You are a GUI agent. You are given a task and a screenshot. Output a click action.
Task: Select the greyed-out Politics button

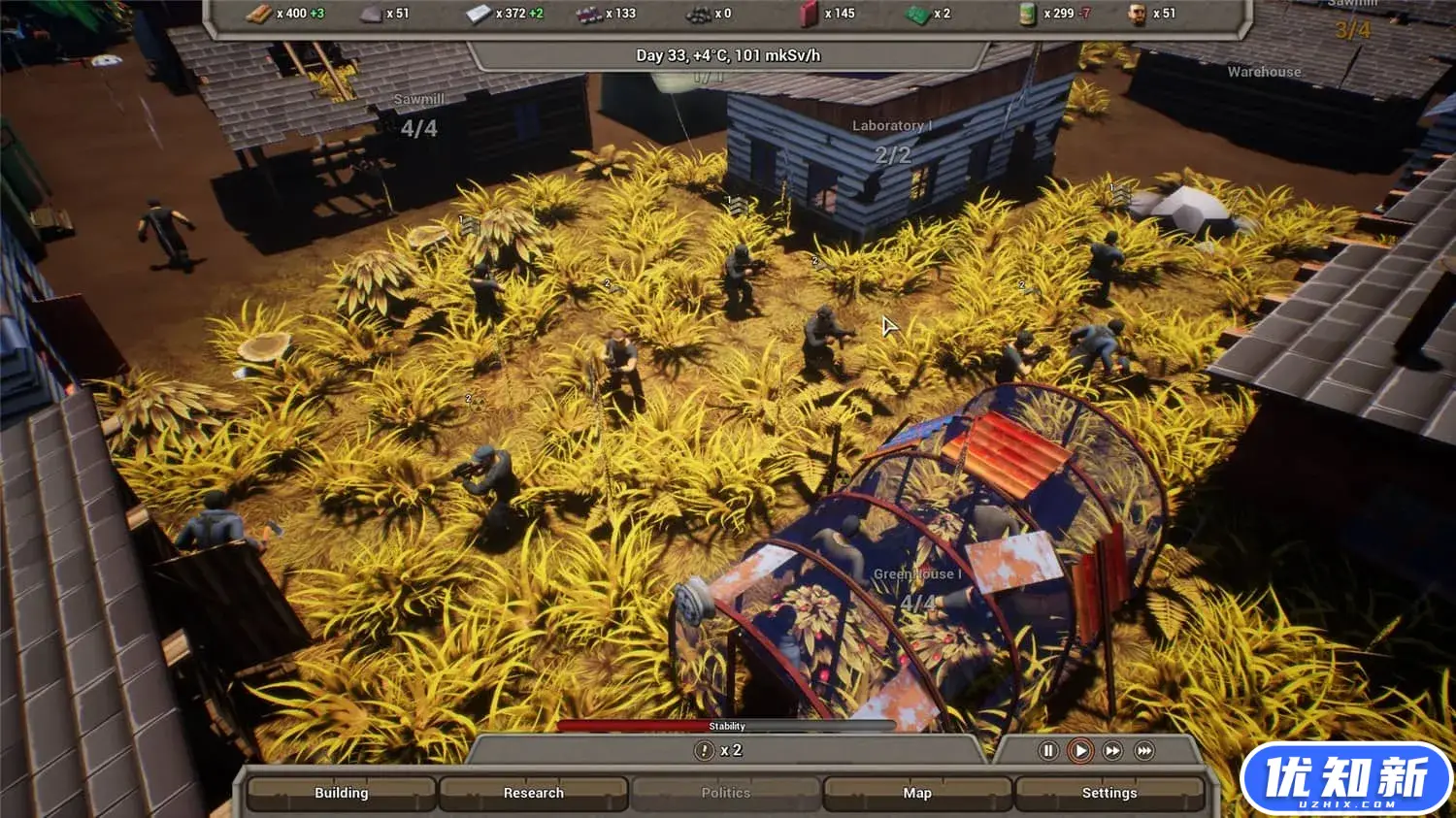[725, 793]
